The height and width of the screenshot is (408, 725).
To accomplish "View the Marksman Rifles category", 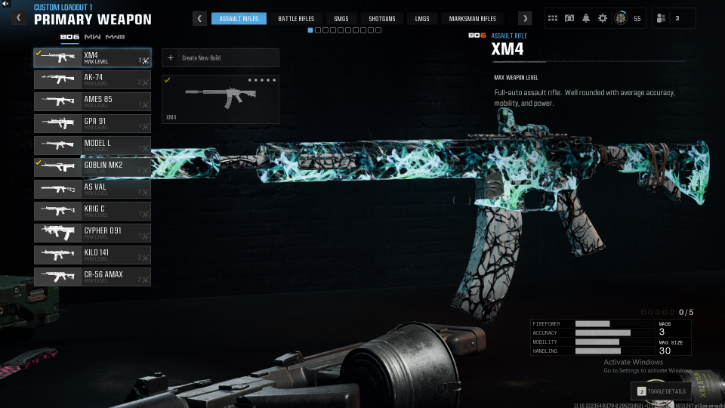I will (472, 18).
